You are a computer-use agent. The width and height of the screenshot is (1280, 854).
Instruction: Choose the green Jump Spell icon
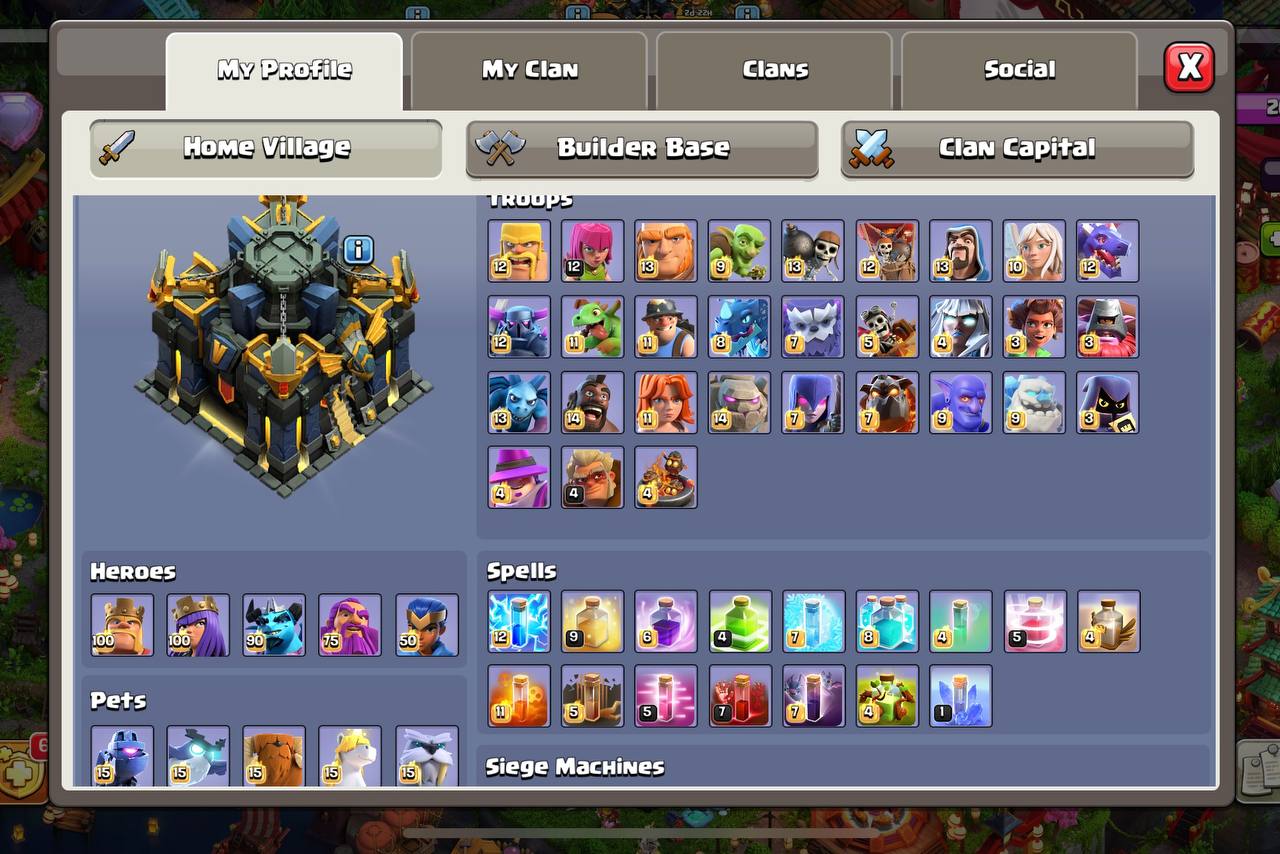tap(740, 621)
